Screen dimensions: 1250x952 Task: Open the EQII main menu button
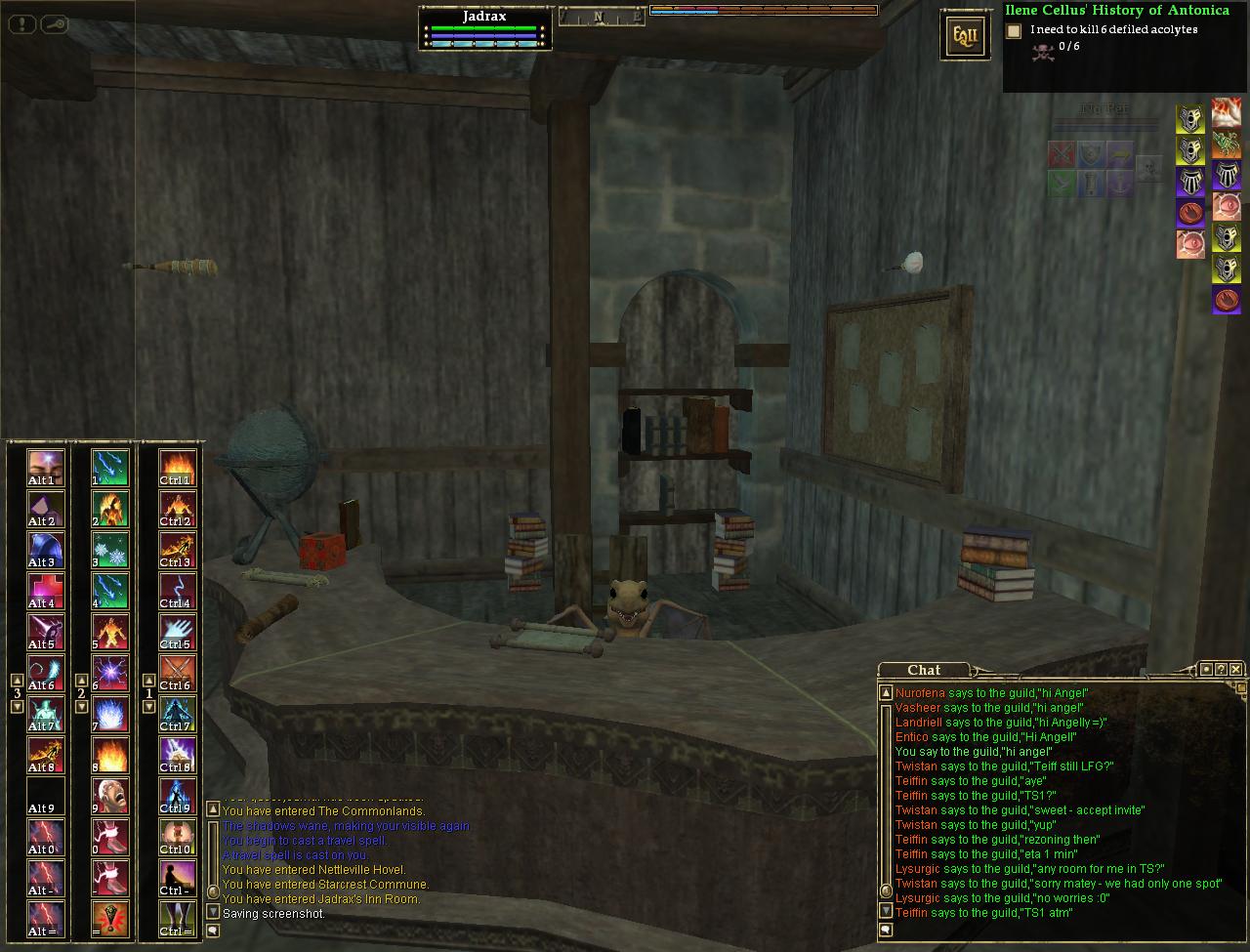click(957, 36)
